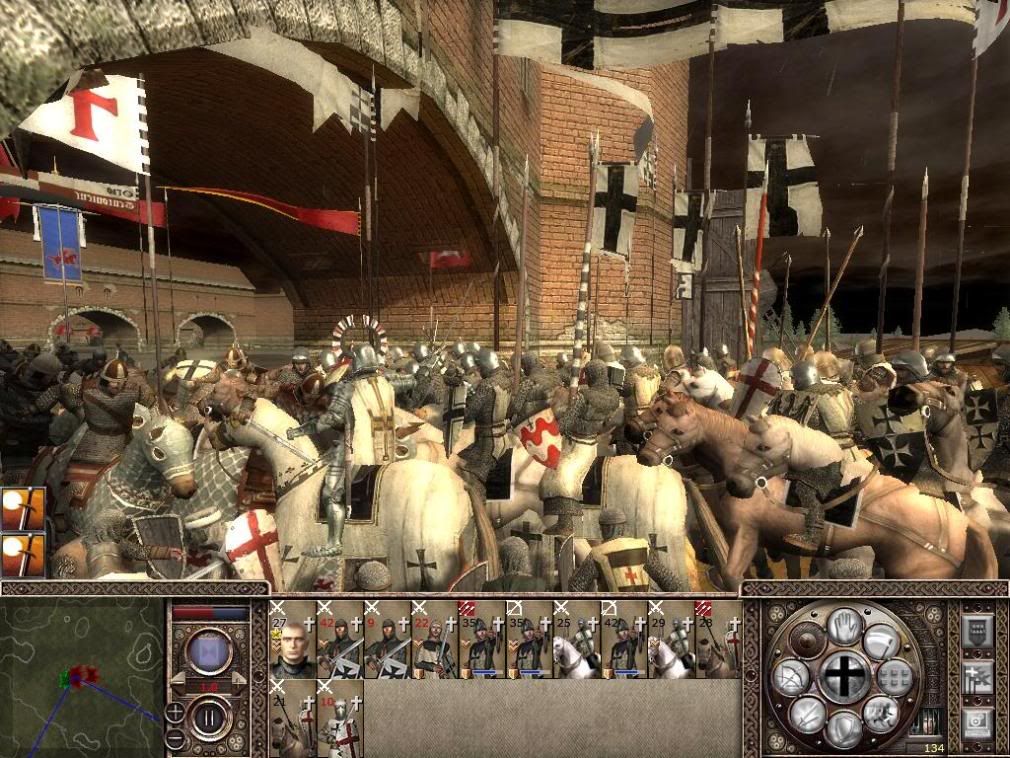Pause the battle with the pause button
The width and height of the screenshot is (1010, 758).
tap(209, 716)
